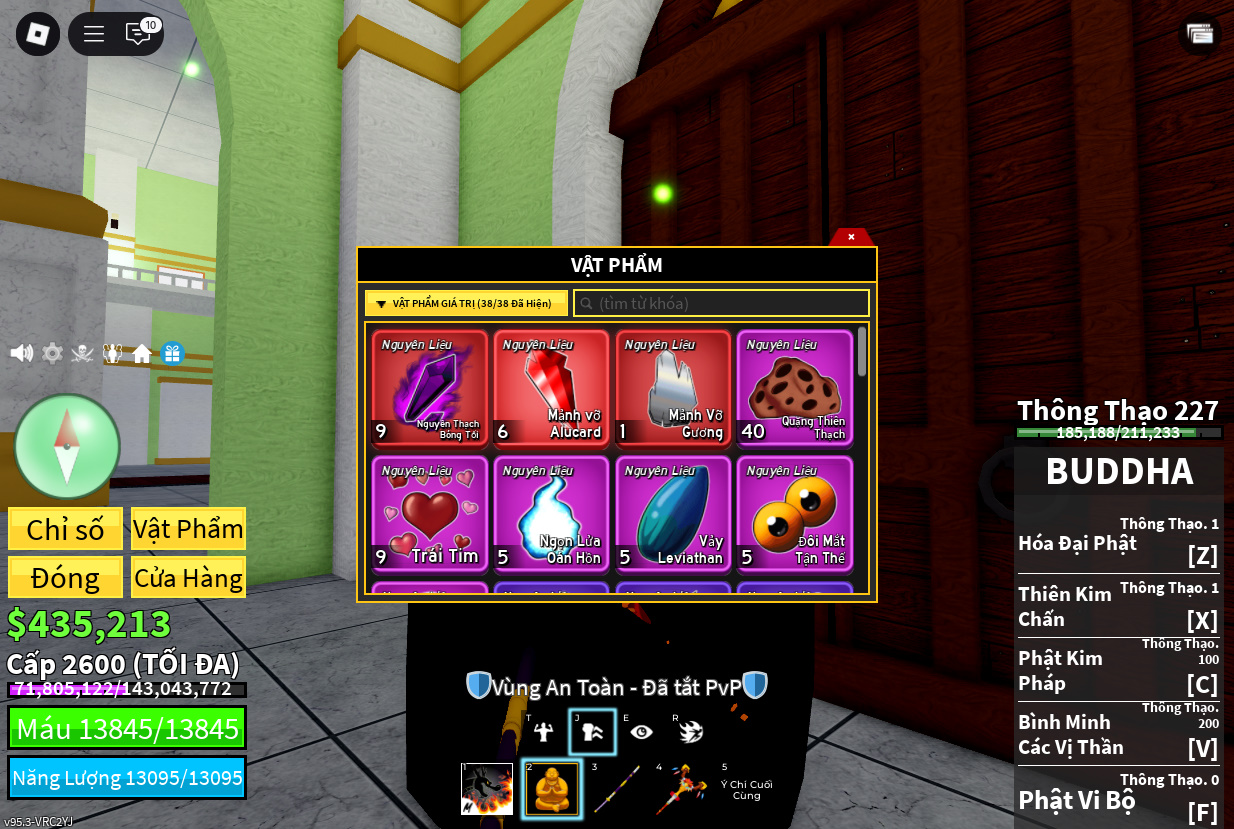Viewport: 1234px width, 829px height.
Task: Select the Nguyên Thạch Bóng Tối item
Action: pos(430,388)
